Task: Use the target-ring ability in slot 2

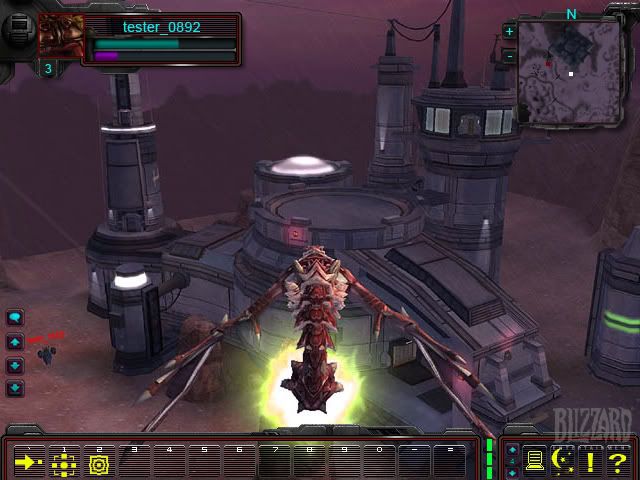Action: pyautogui.click(x=98, y=463)
